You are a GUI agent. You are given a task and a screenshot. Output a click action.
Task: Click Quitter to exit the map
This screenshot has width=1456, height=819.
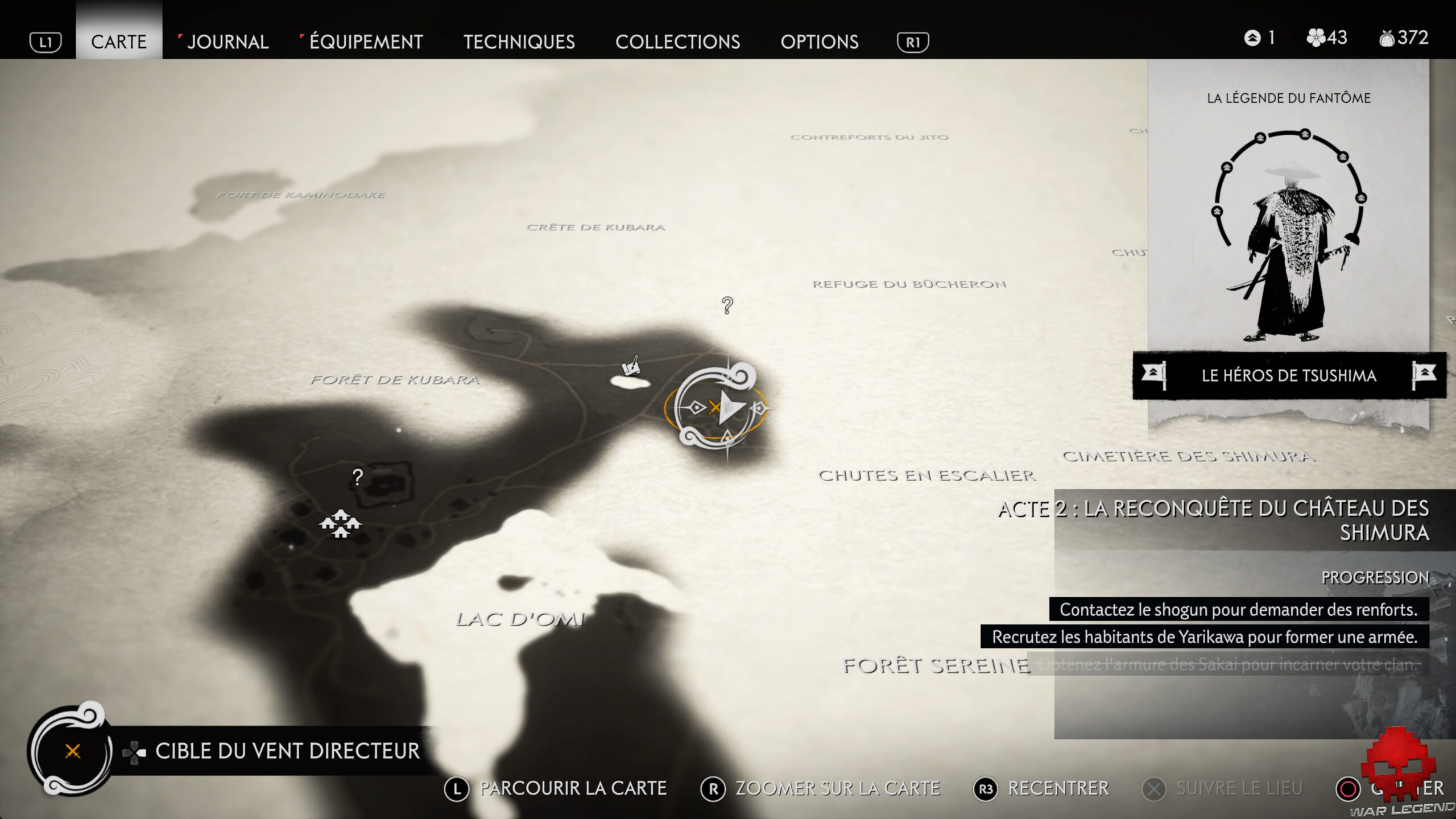(1388, 788)
